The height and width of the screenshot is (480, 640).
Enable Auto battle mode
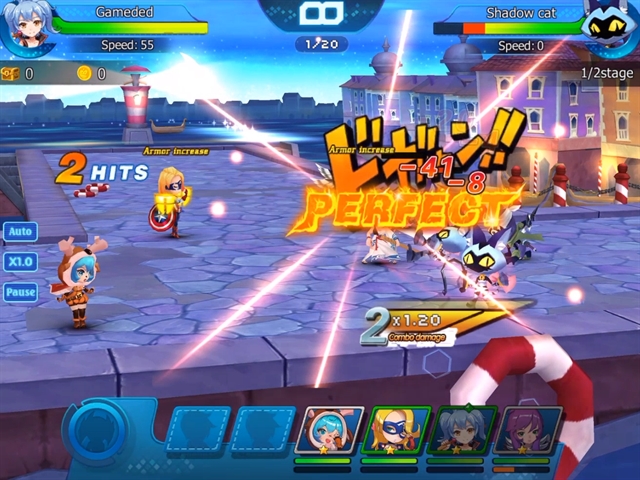click(20, 232)
